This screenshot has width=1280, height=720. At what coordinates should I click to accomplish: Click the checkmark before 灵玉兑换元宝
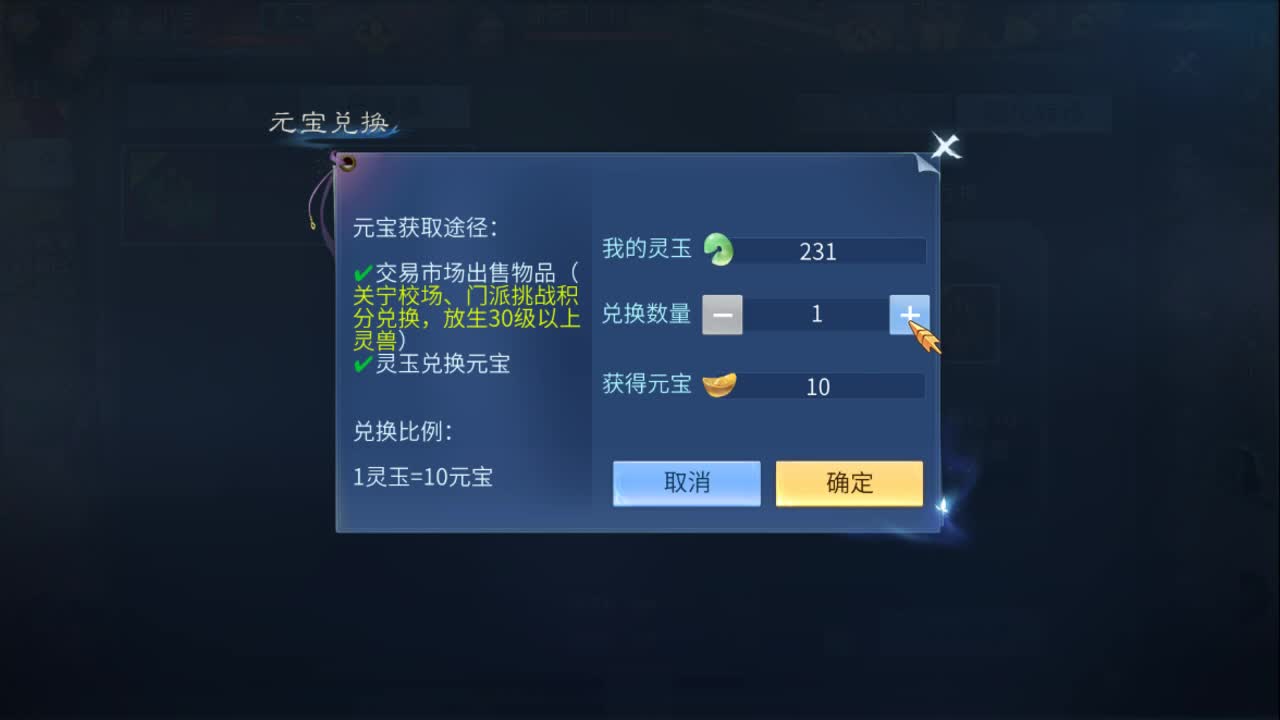363,364
